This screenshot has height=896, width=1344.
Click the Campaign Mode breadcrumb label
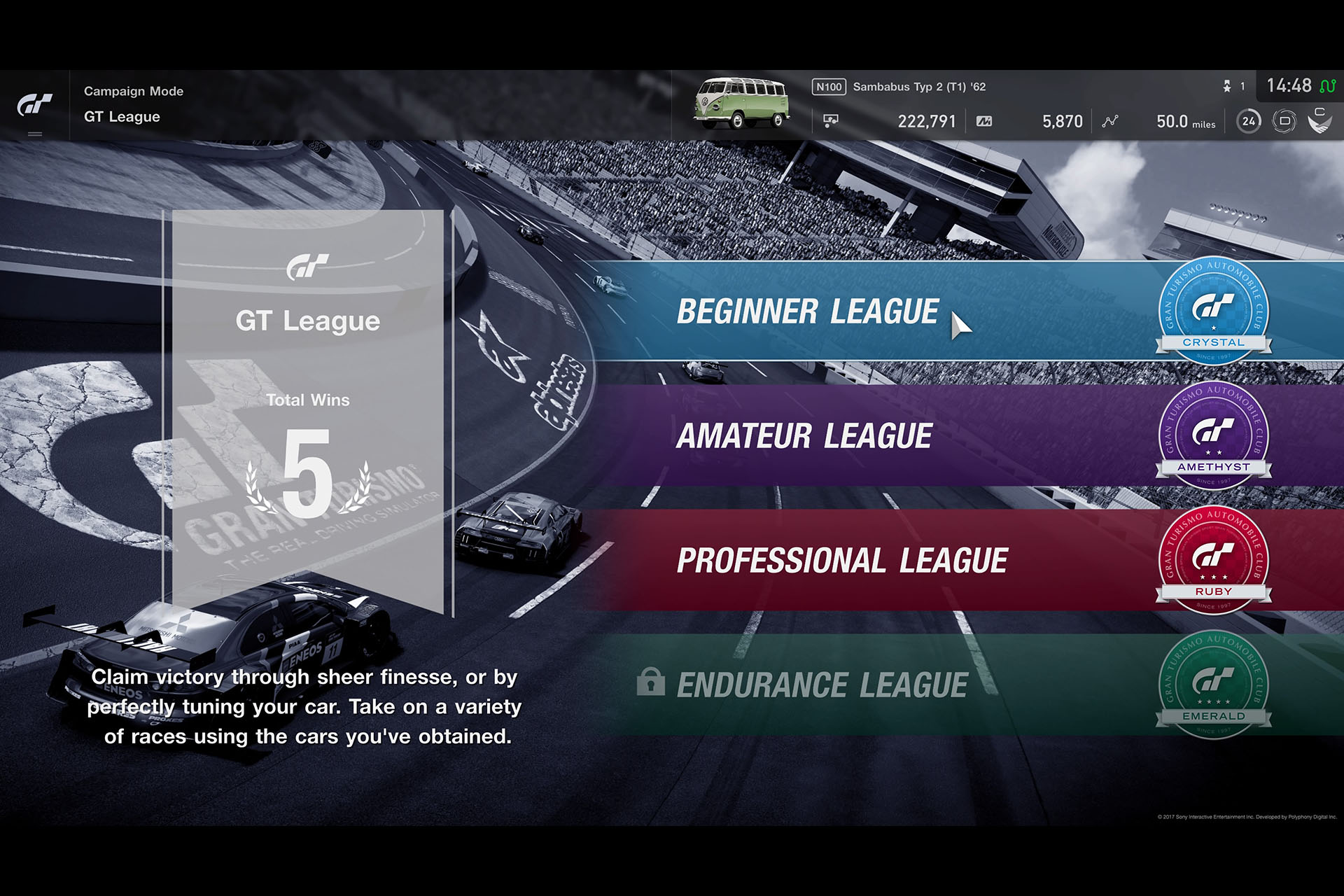(x=133, y=91)
